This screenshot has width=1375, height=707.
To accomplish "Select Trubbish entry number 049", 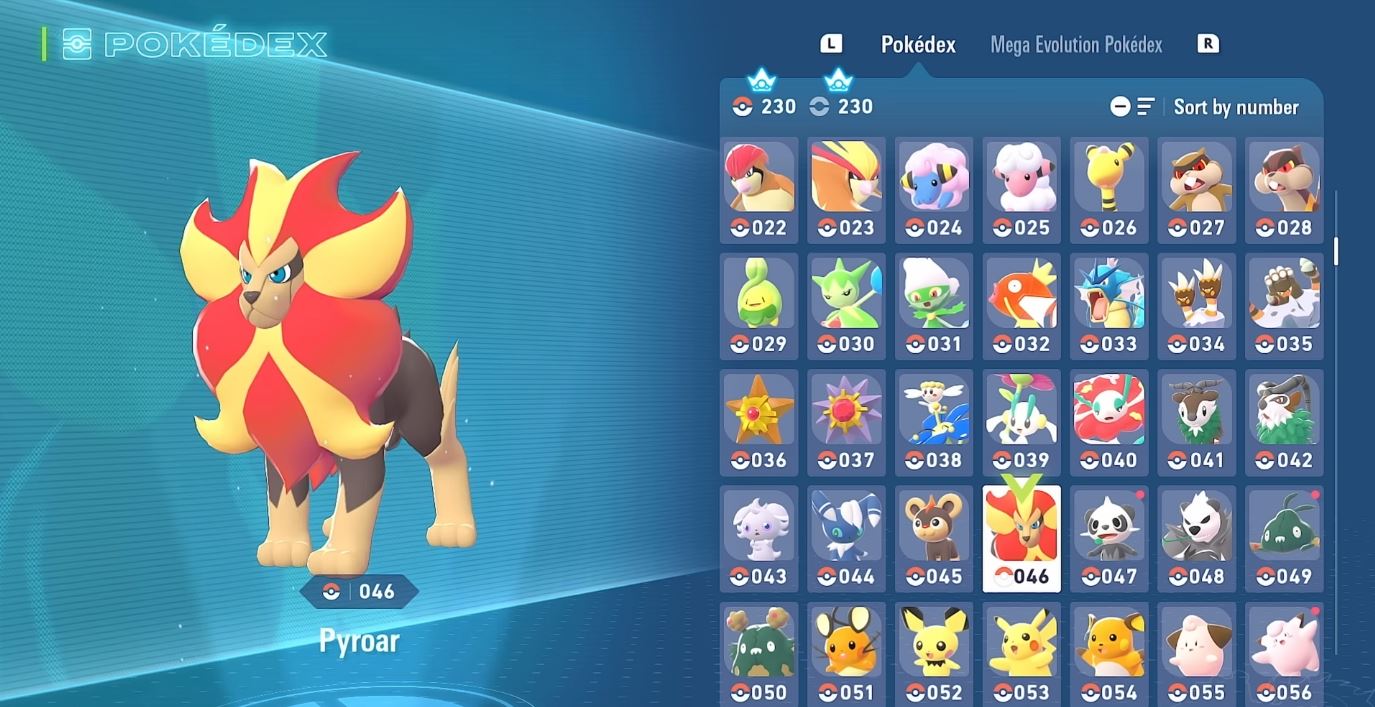I will coord(1284,538).
